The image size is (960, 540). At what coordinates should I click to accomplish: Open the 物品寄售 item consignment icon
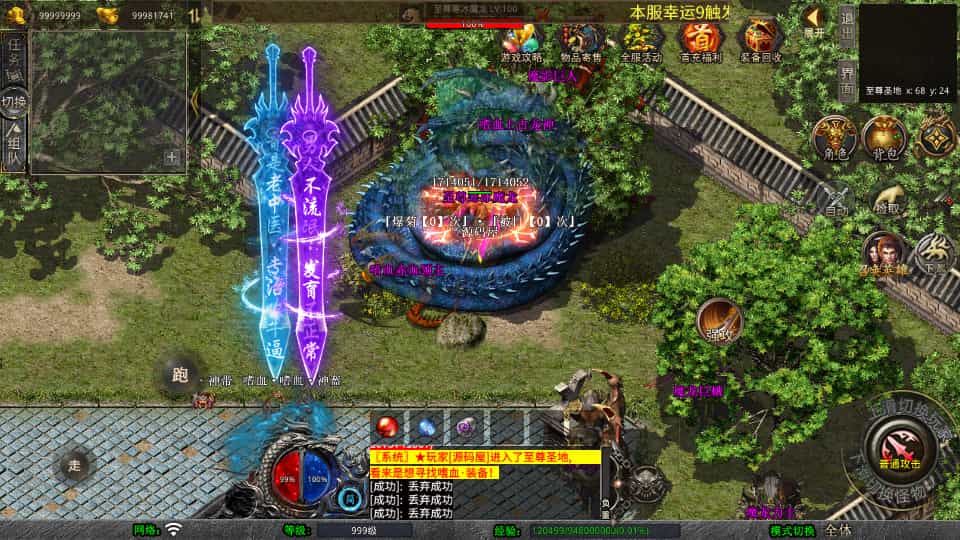(x=580, y=40)
